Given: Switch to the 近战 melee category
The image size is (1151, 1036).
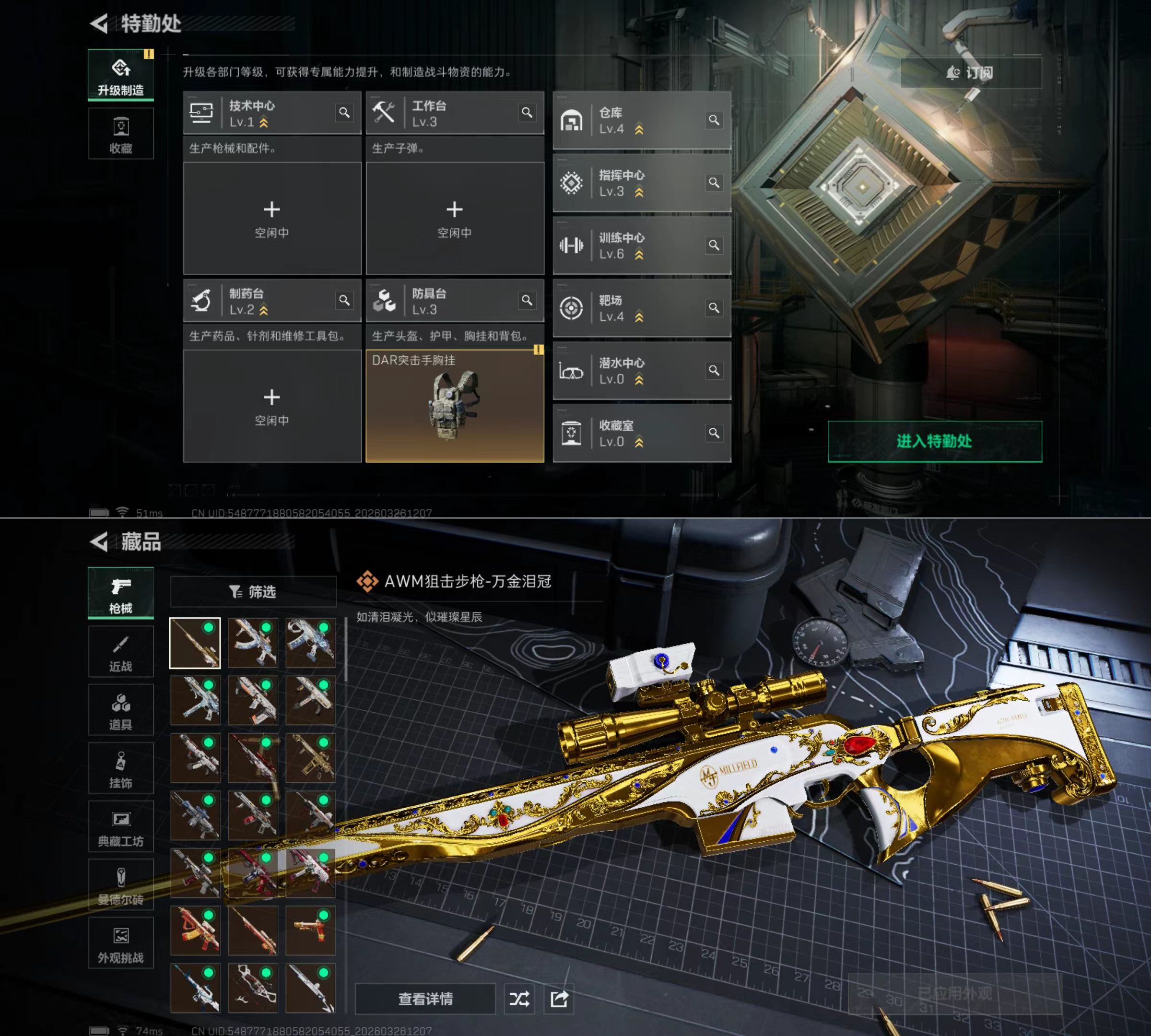Looking at the screenshot, I should [121, 652].
